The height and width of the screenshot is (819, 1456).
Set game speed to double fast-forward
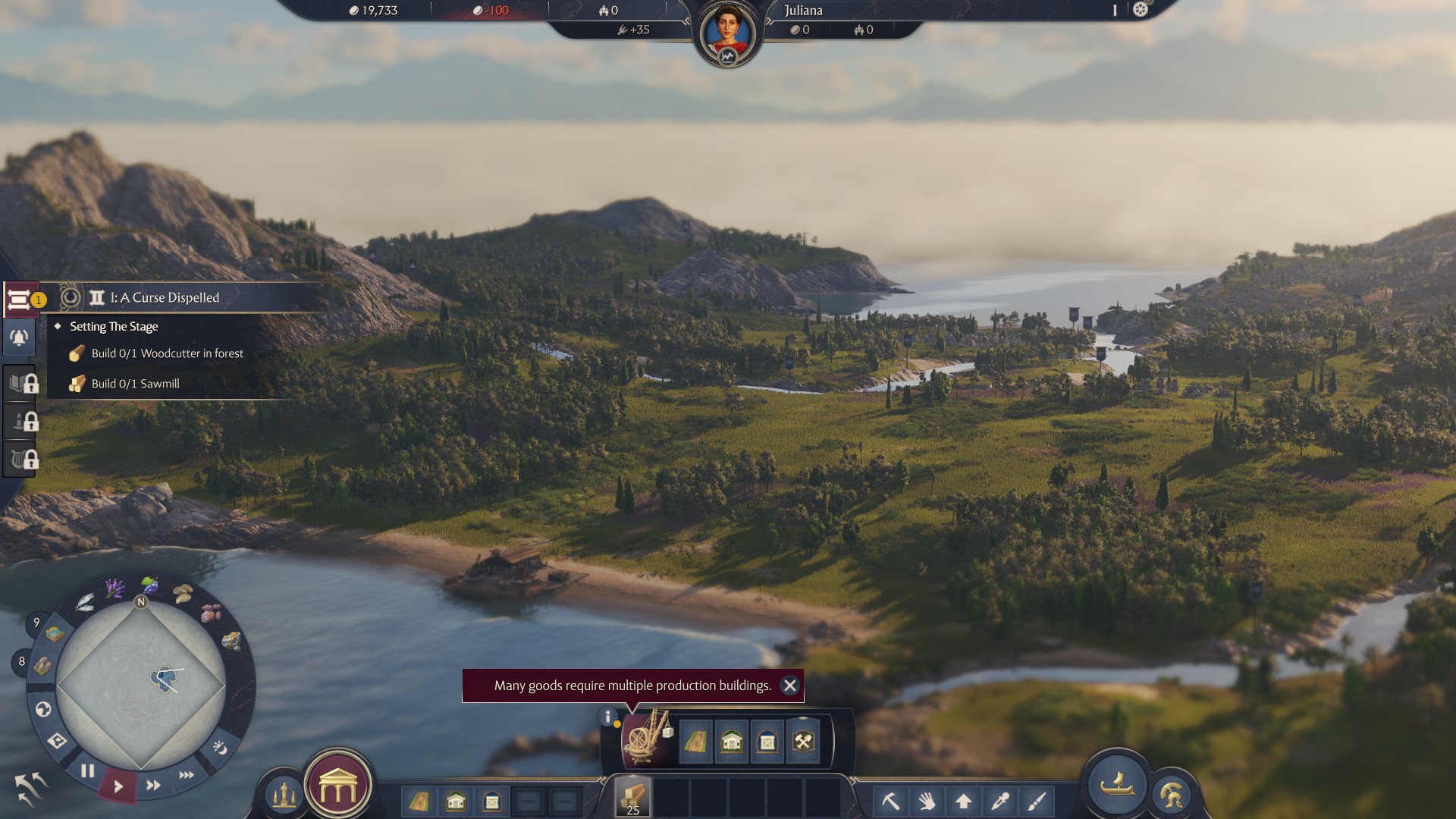[153, 785]
